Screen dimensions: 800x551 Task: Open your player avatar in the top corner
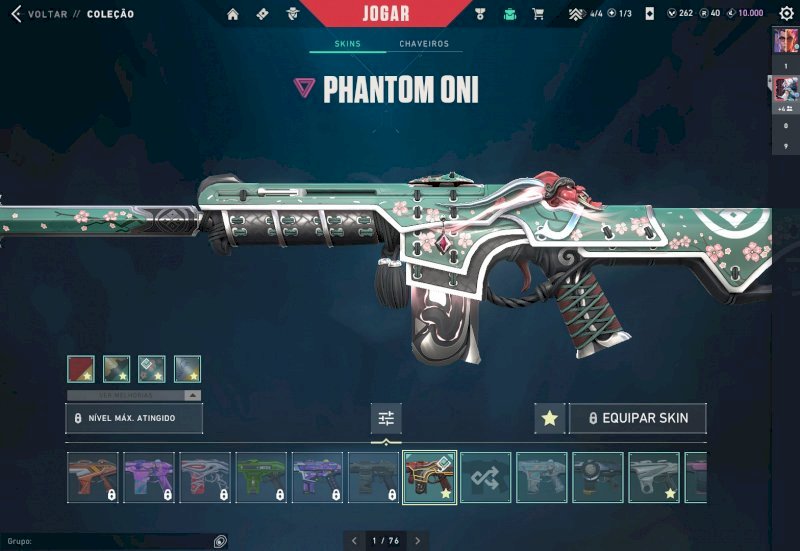[785, 41]
